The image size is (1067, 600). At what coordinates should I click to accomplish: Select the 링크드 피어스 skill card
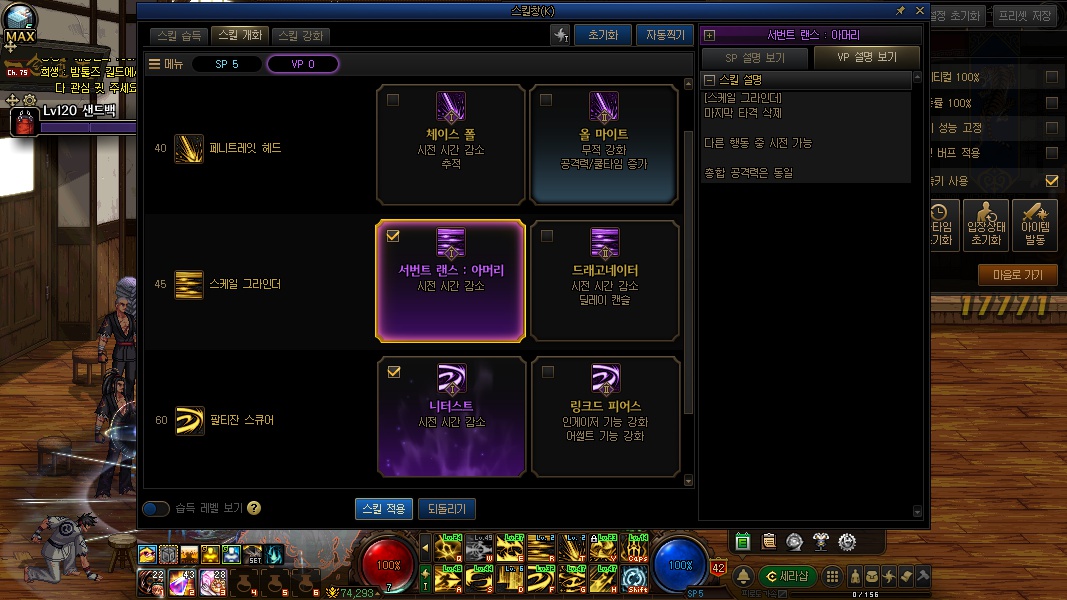[604, 416]
